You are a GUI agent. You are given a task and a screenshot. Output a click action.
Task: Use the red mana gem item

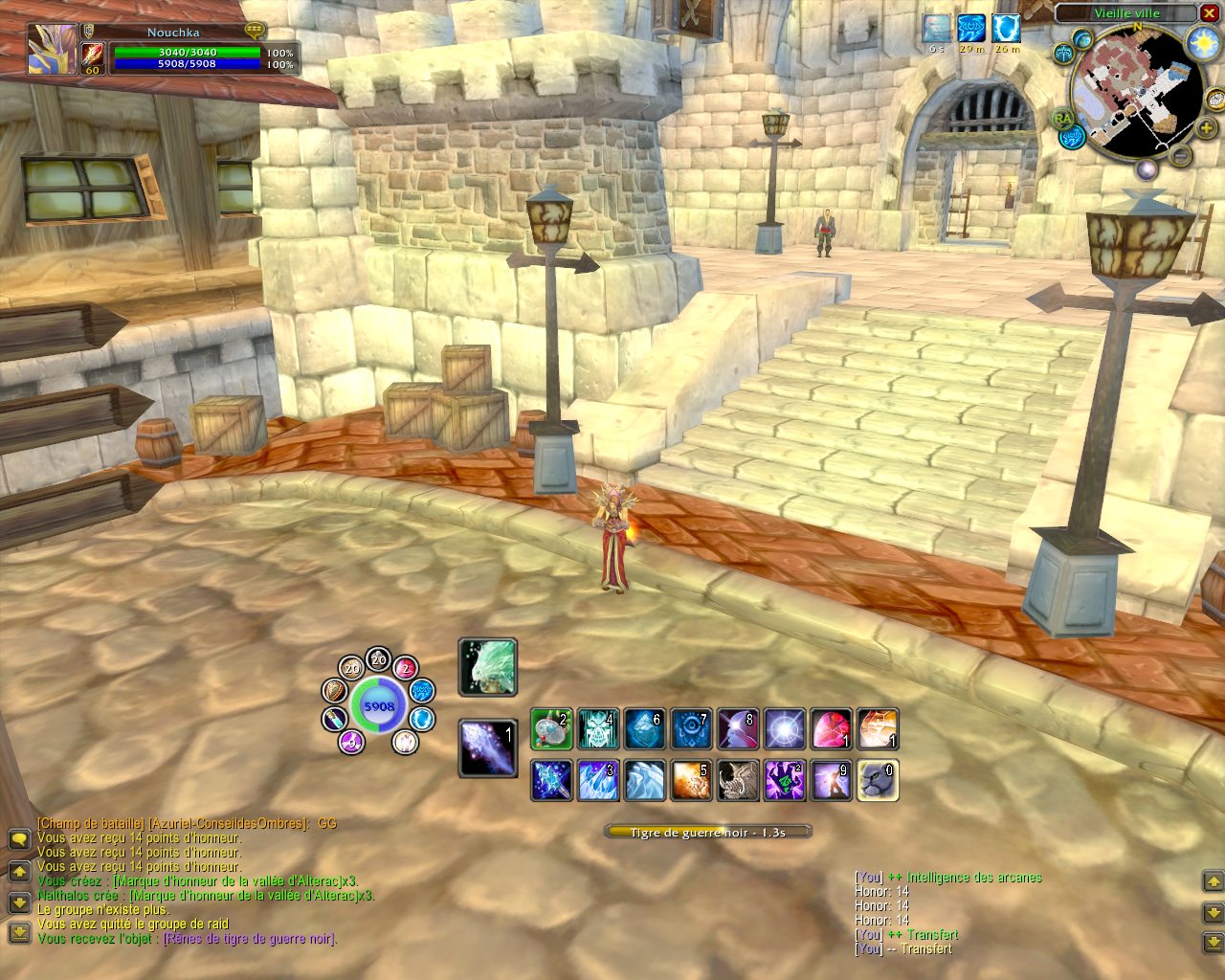(831, 729)
